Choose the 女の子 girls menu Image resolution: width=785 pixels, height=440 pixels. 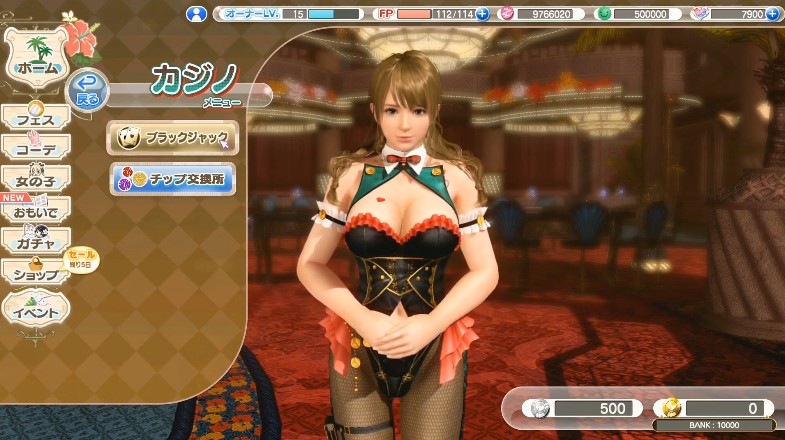pyautogui.click(x=35, y=180)
